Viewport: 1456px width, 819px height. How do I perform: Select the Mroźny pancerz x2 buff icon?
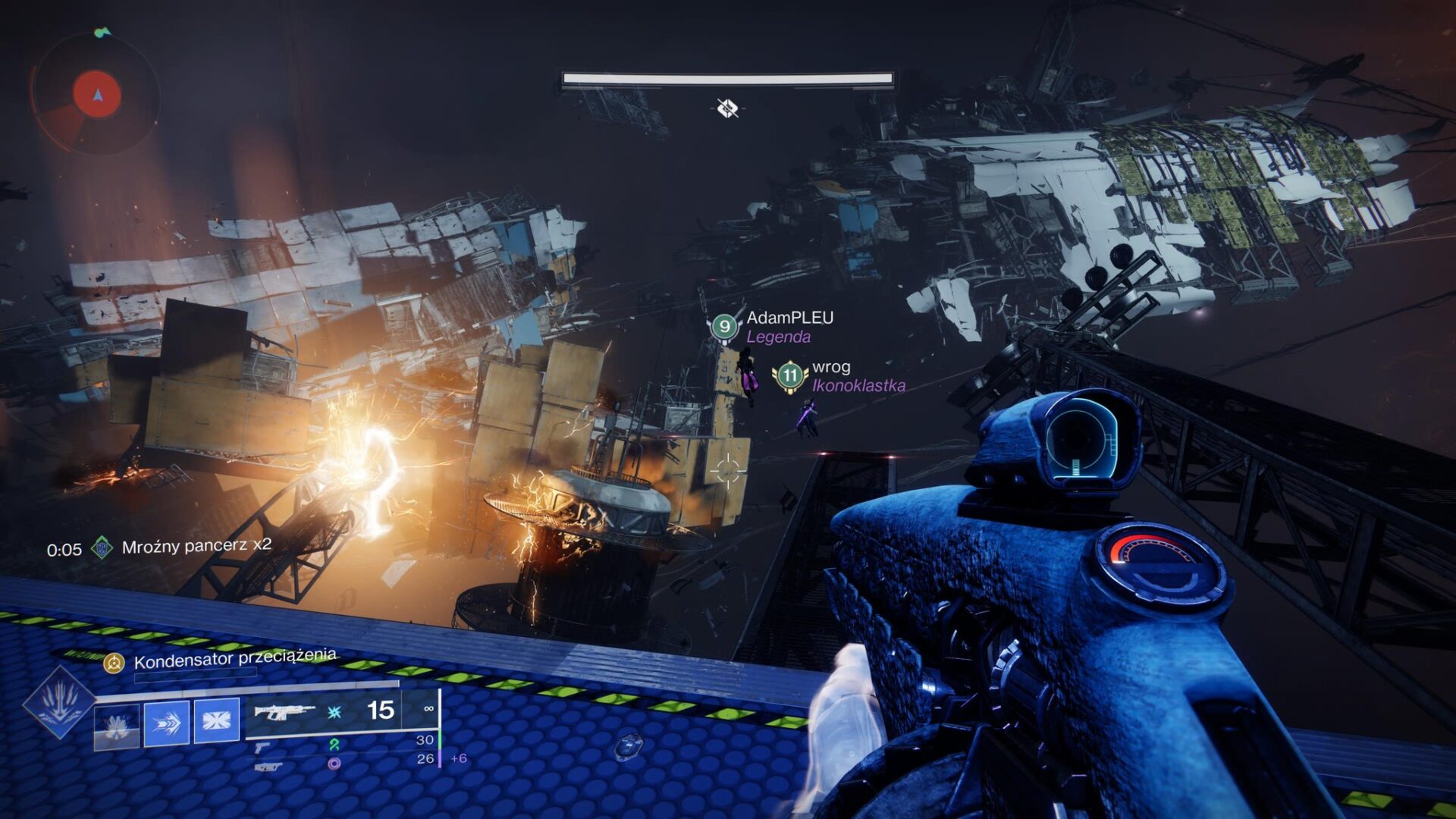[102, 548]
